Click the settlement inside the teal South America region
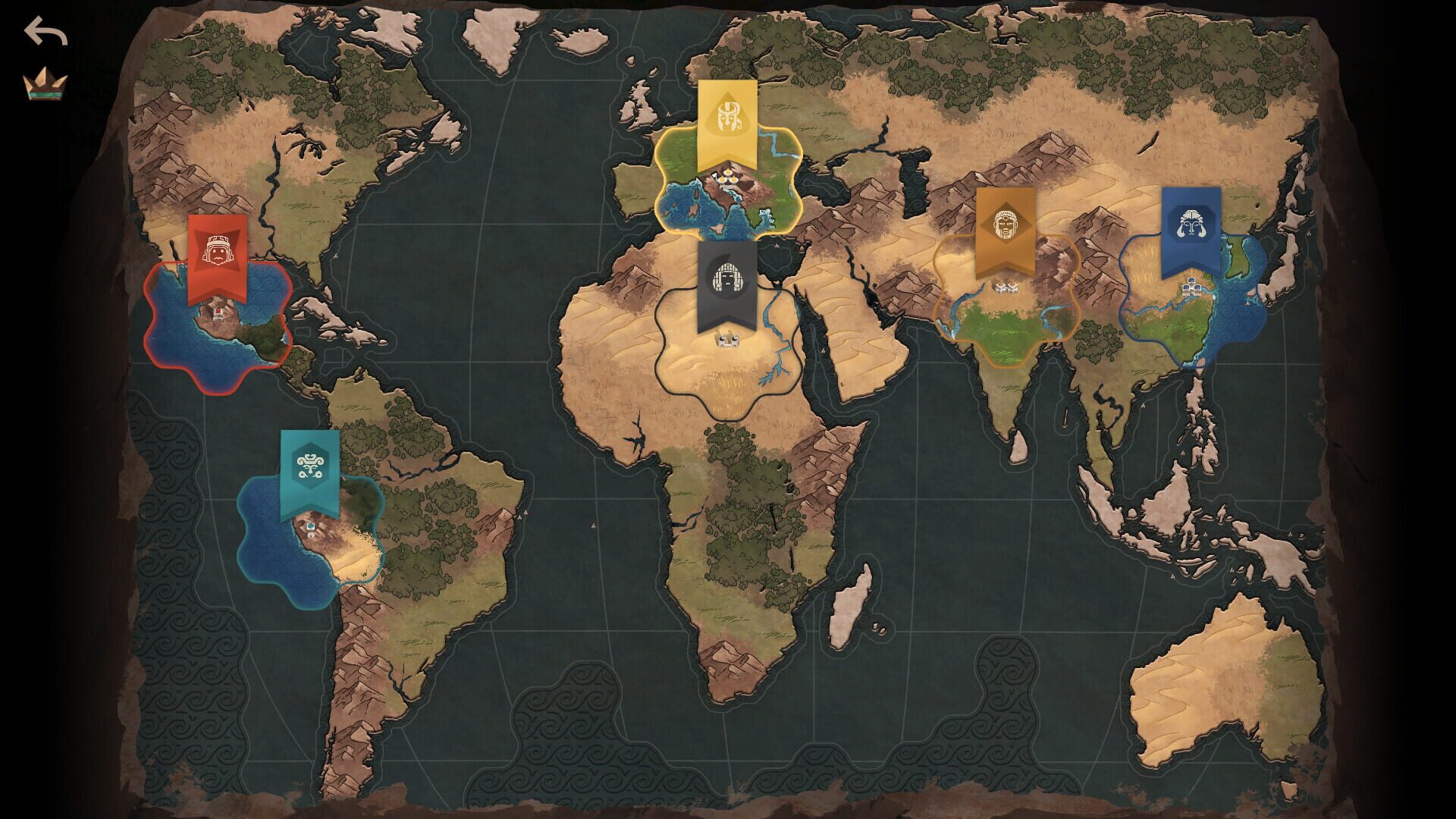This screenshot has width=1456, height=819. pyautogui.click(x=311, y=531)
